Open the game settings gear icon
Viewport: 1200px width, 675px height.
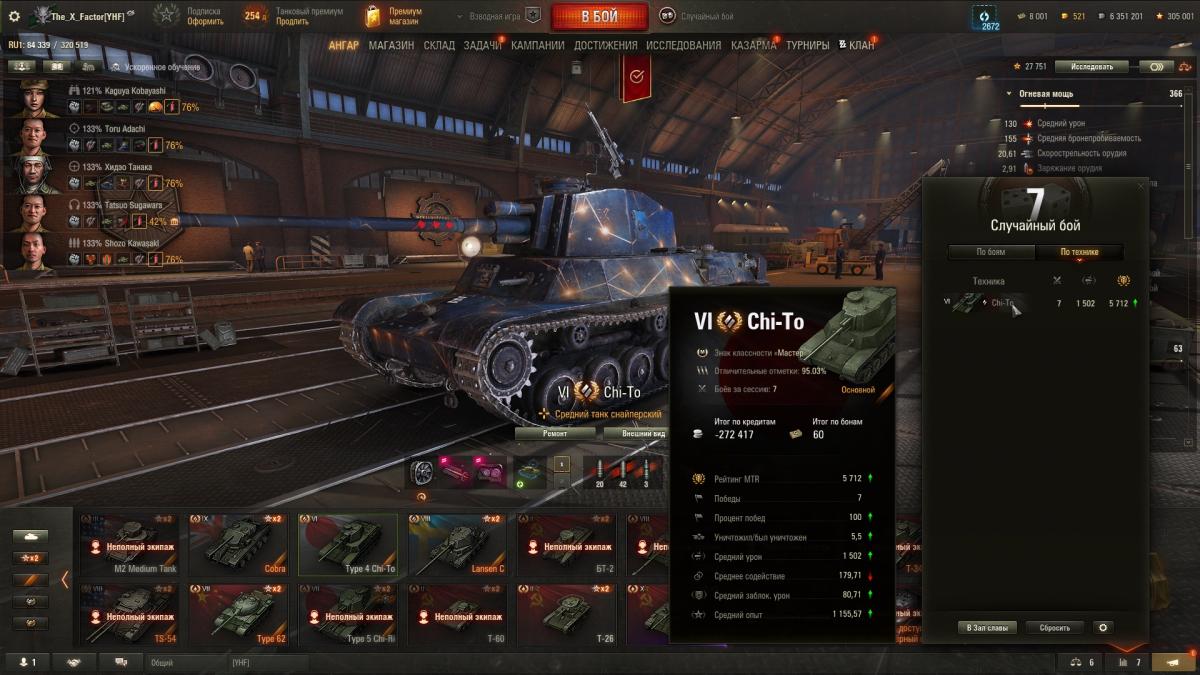click(x=14, y=16)
